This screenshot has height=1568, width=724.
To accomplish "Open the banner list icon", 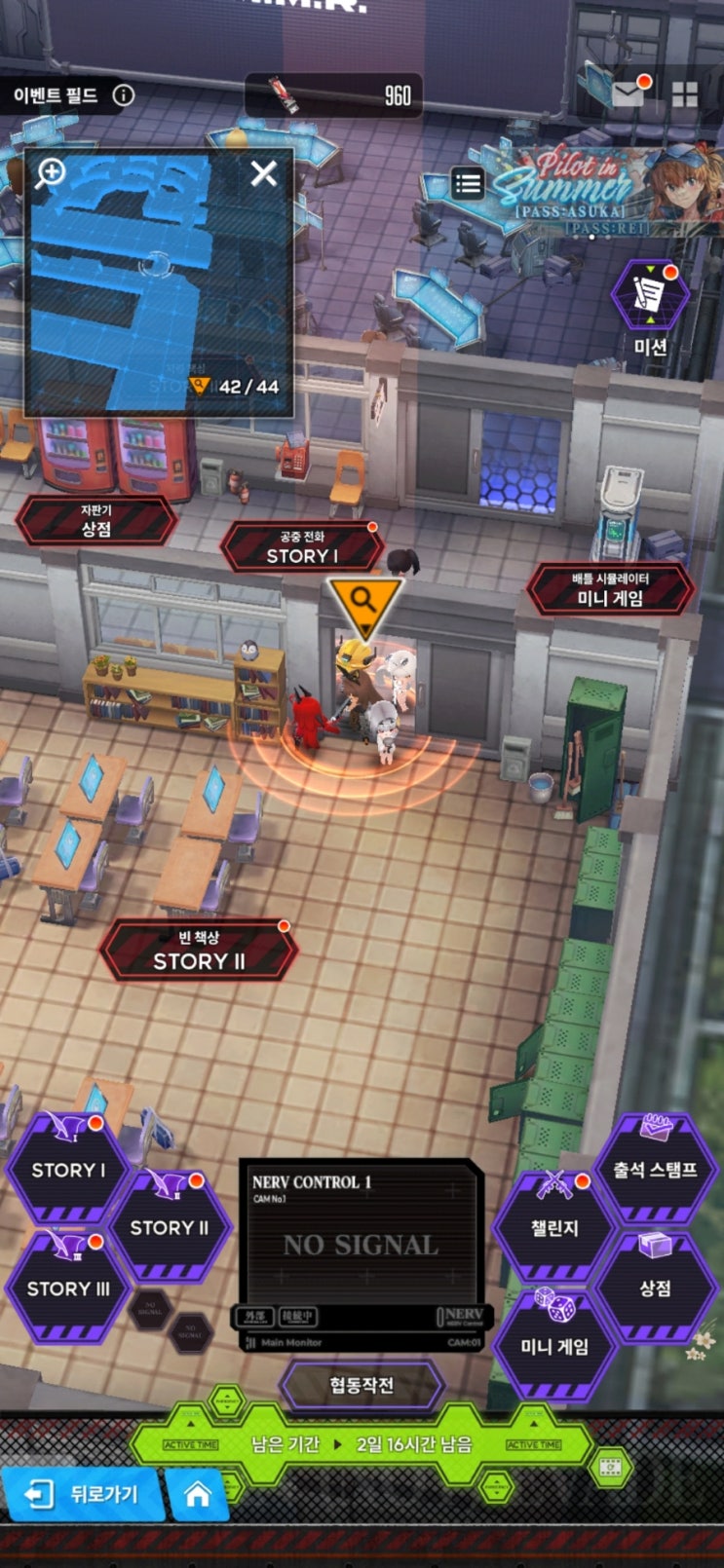I will pos(468,183).
